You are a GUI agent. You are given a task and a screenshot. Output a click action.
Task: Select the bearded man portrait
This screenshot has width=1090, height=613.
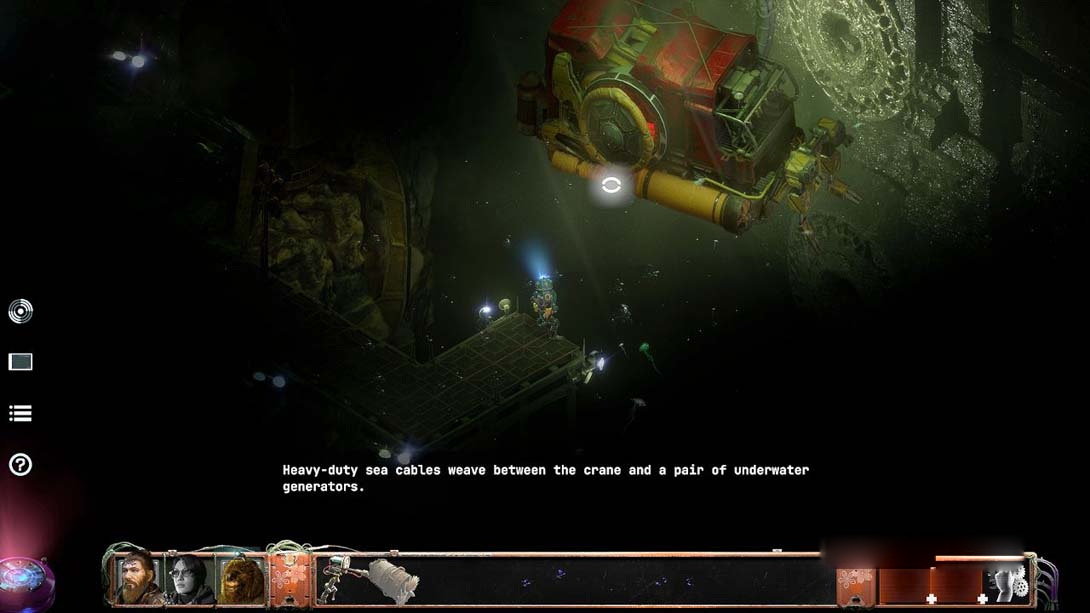137,580
